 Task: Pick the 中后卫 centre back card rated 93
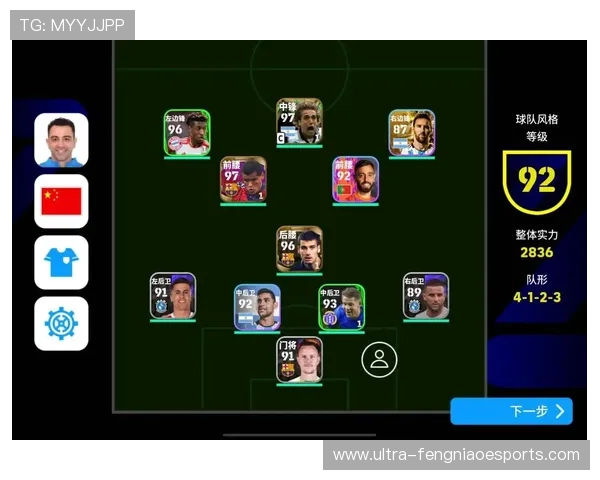tap(342, 307)
